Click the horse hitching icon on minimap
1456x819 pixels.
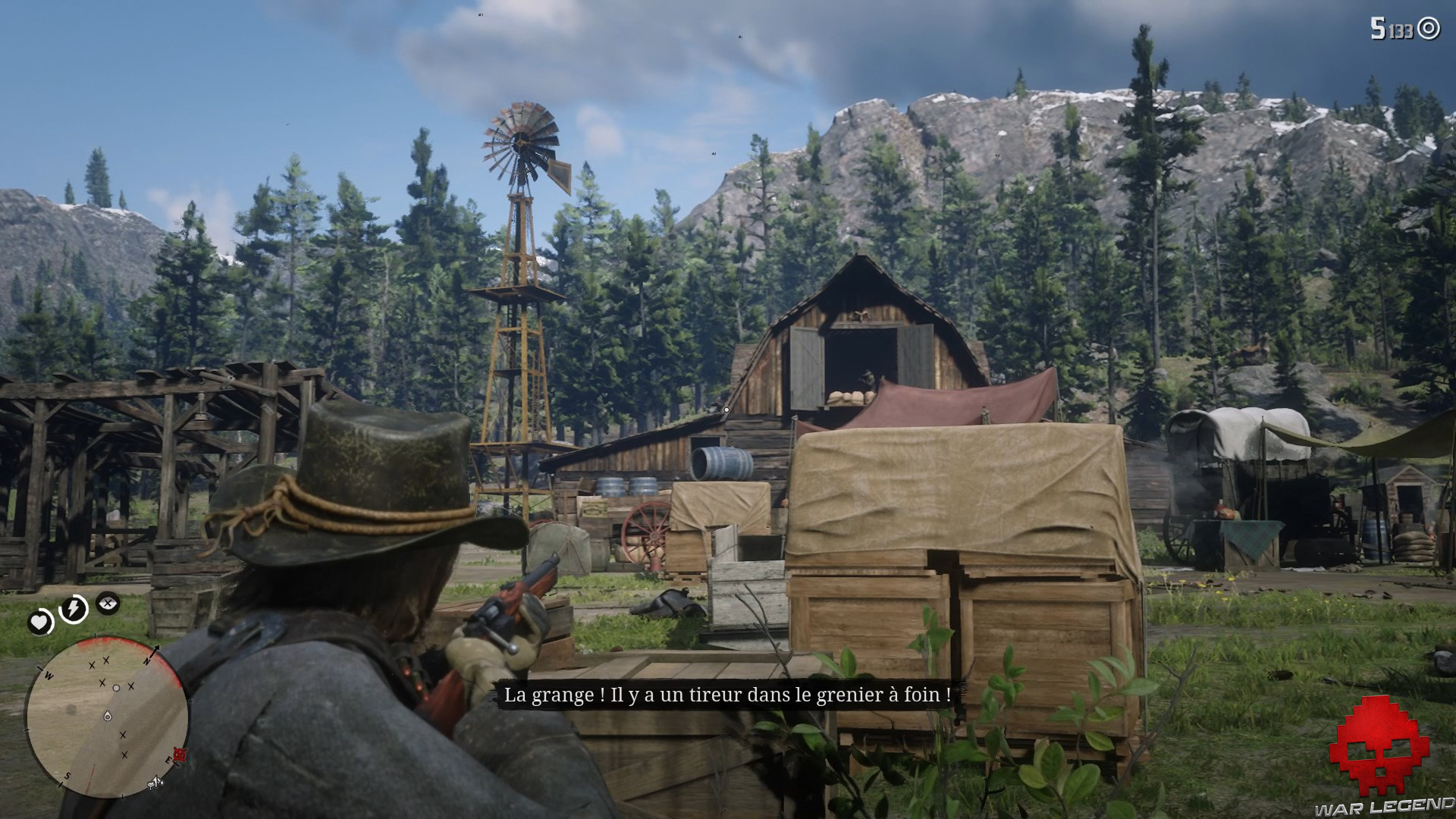click(155, 782)
